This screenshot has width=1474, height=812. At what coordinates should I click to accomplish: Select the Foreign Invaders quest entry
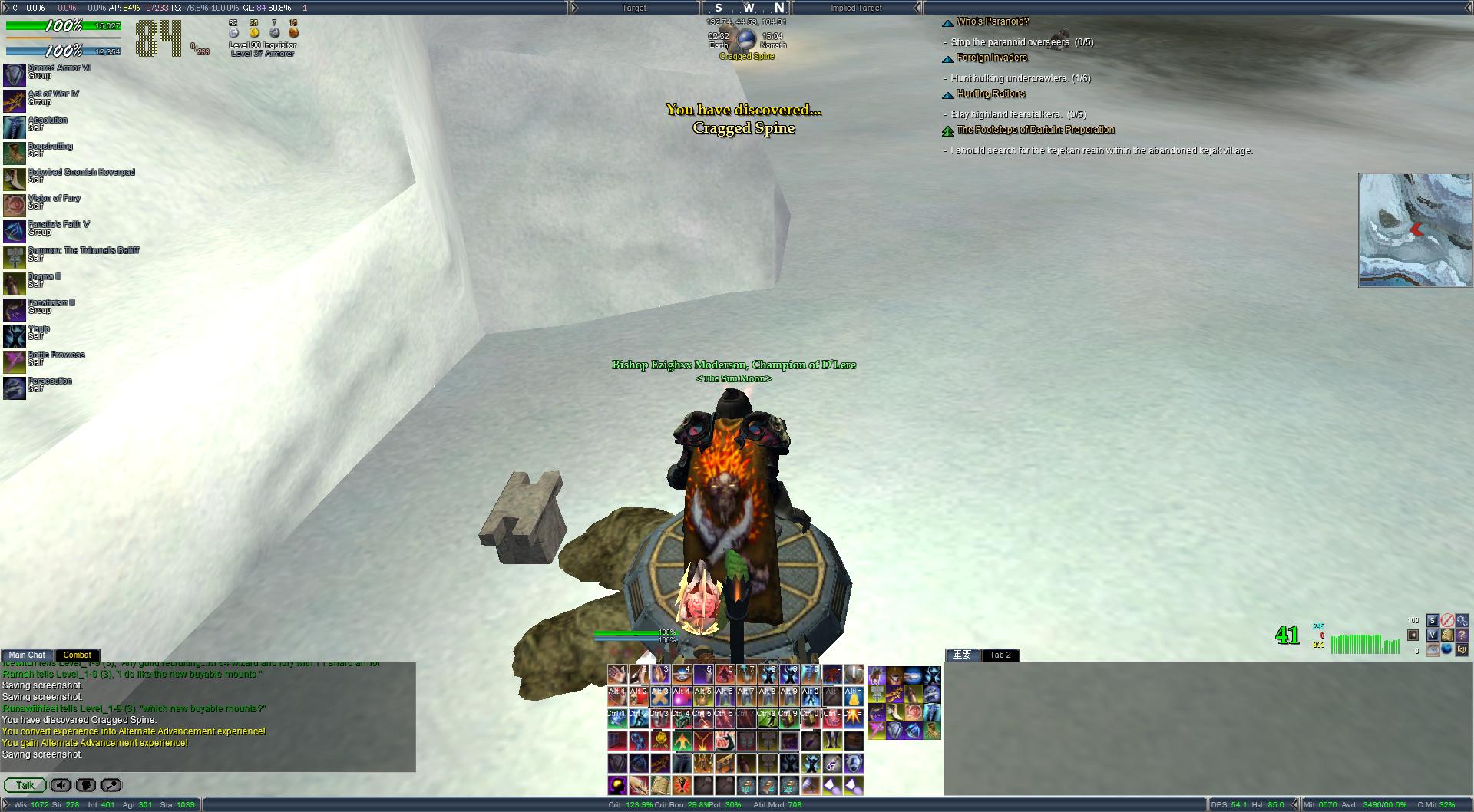point(991,58)
